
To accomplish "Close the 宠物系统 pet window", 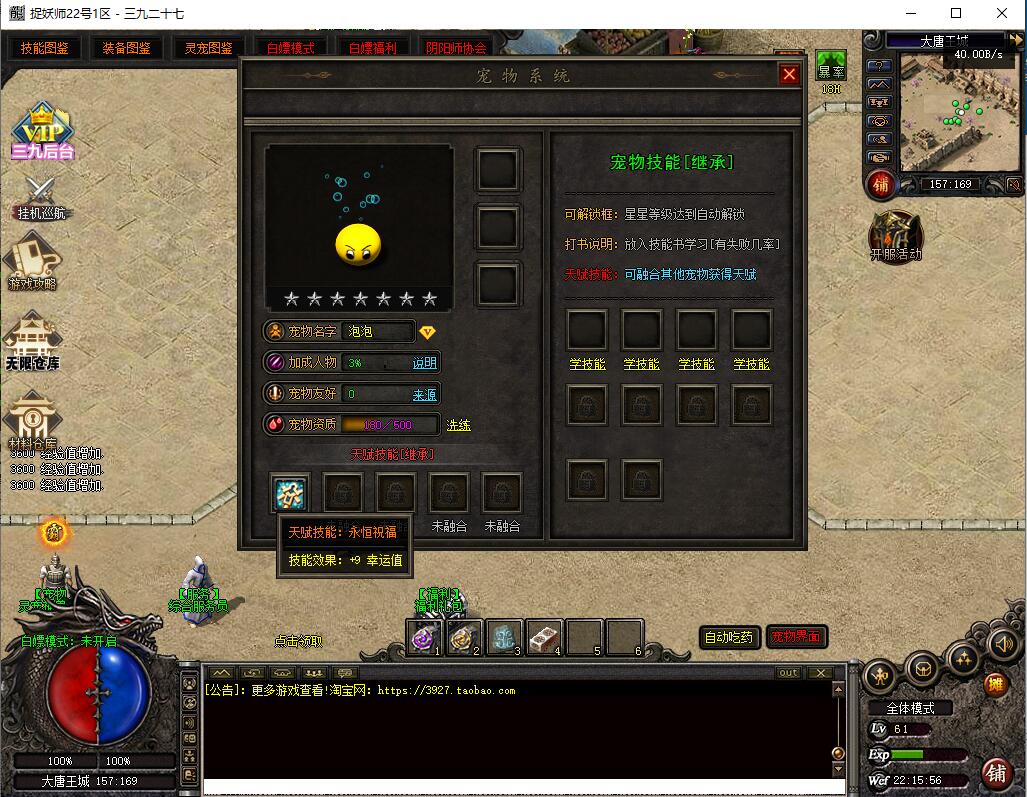I will 789,75.
